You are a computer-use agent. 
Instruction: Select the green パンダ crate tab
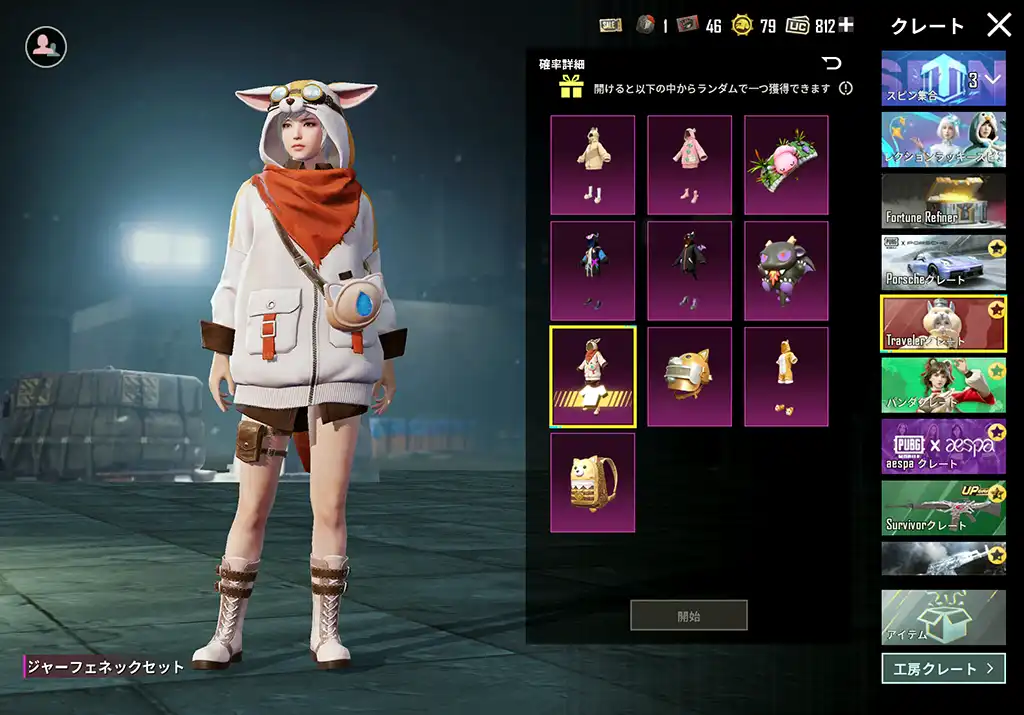click(943, 385)
